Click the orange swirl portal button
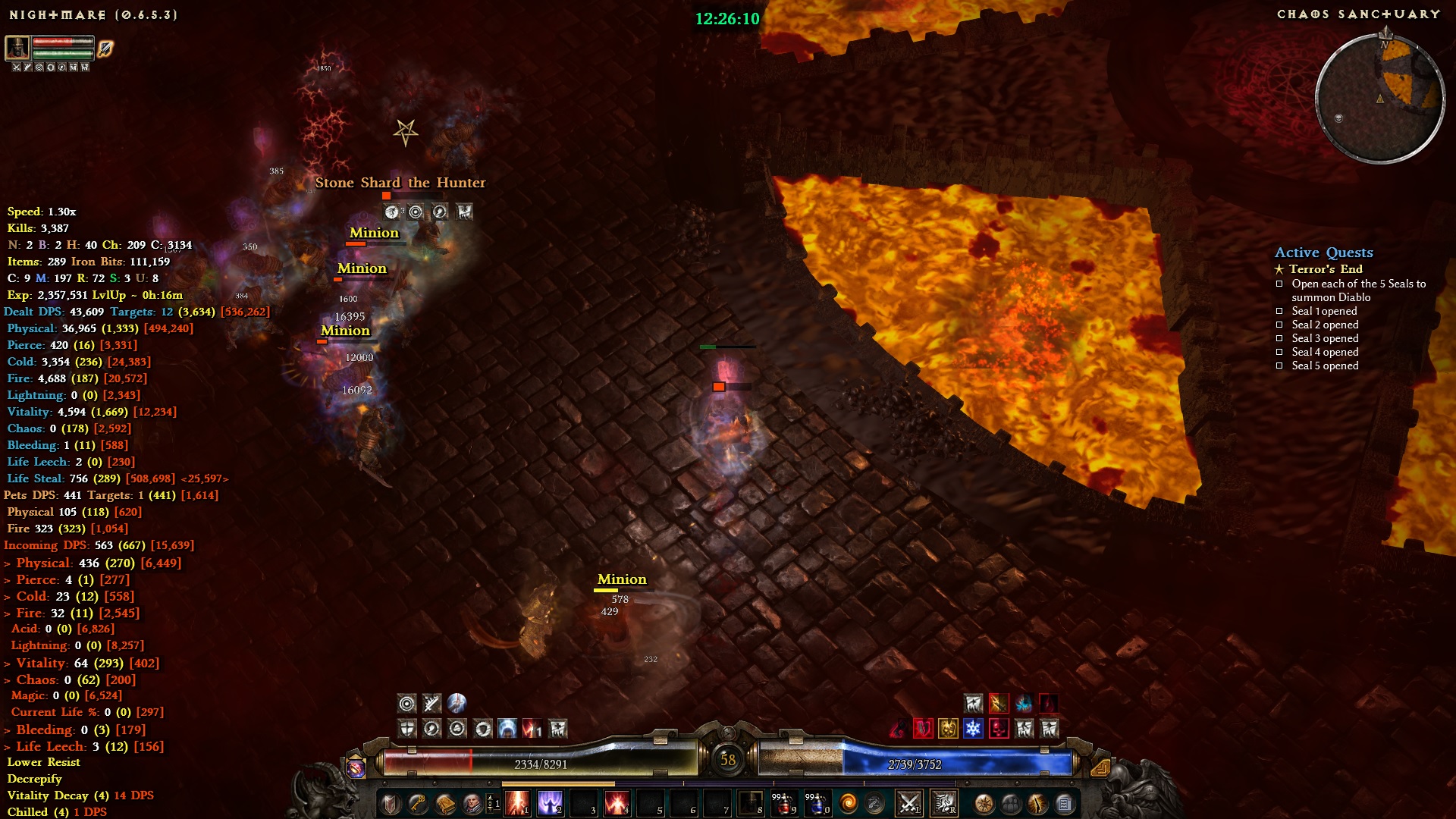 849,803
